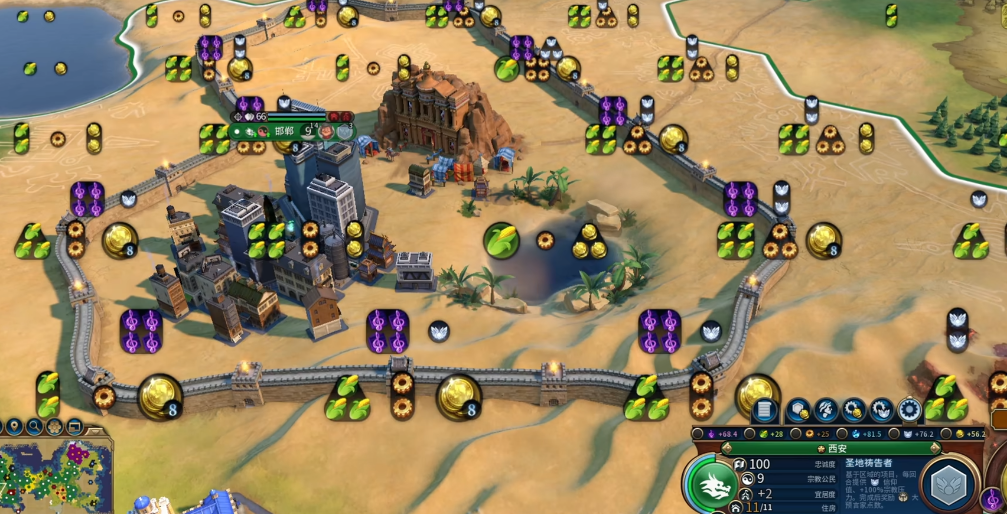
Task: Click the purchase tile hexagon-and-coin button
Action: tap(798, 410)
